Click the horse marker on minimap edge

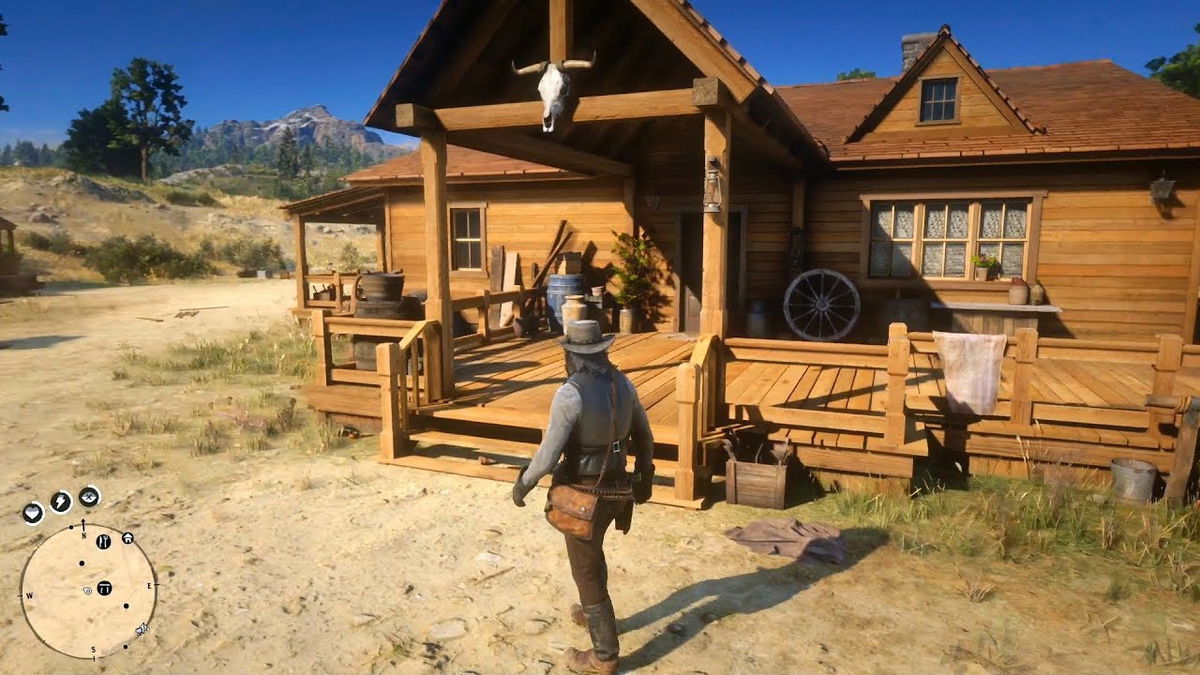[142, 629]
